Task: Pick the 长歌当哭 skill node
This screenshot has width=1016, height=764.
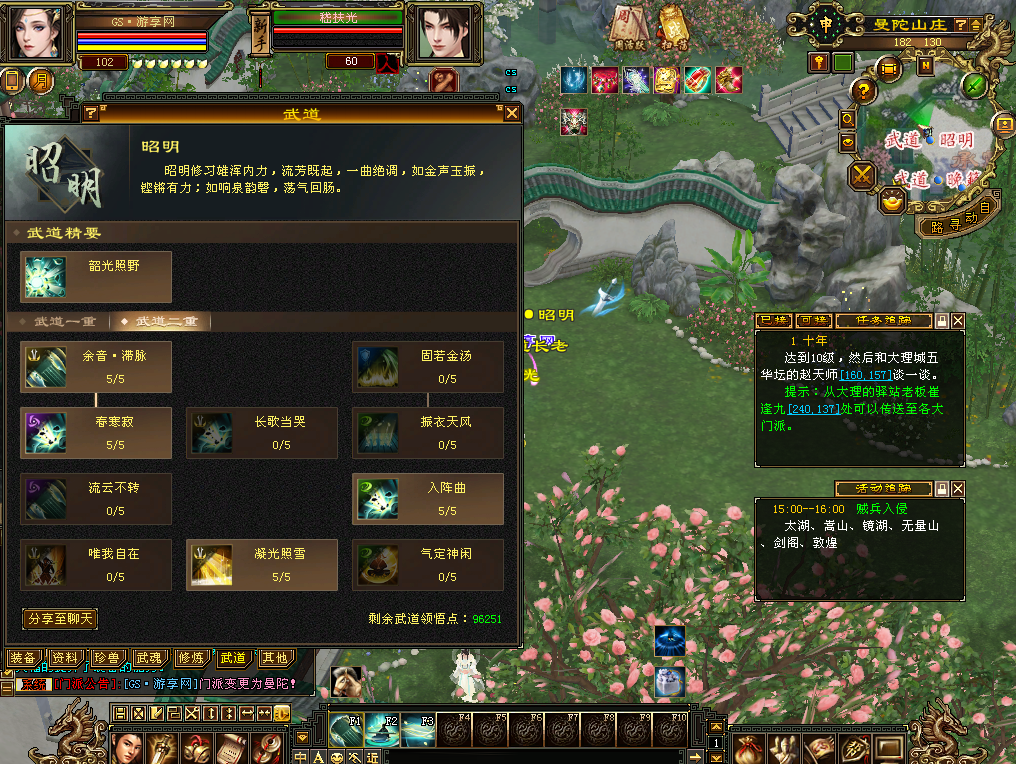Action: [262, 433]
